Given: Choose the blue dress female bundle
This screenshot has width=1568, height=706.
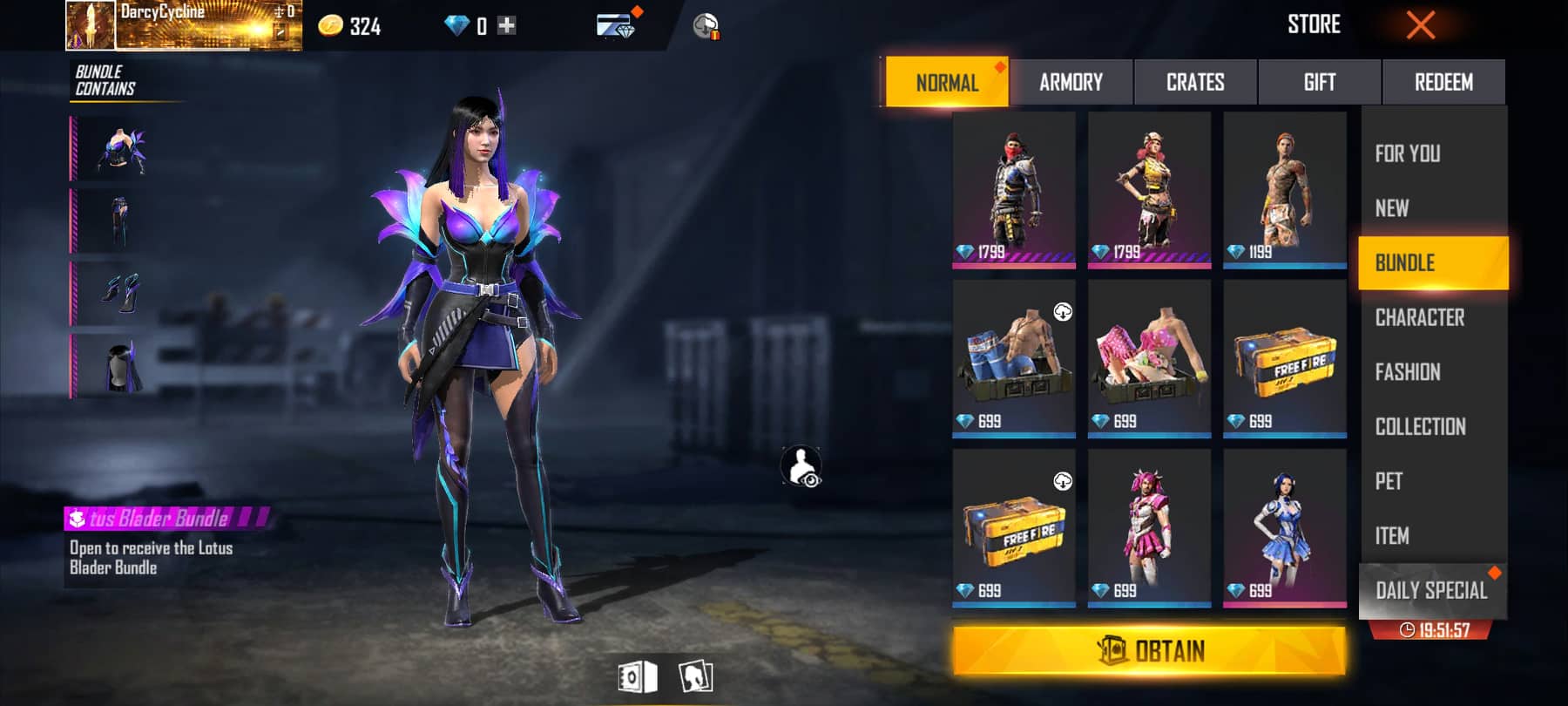Looking at the screenshot, I should 1284,527.
